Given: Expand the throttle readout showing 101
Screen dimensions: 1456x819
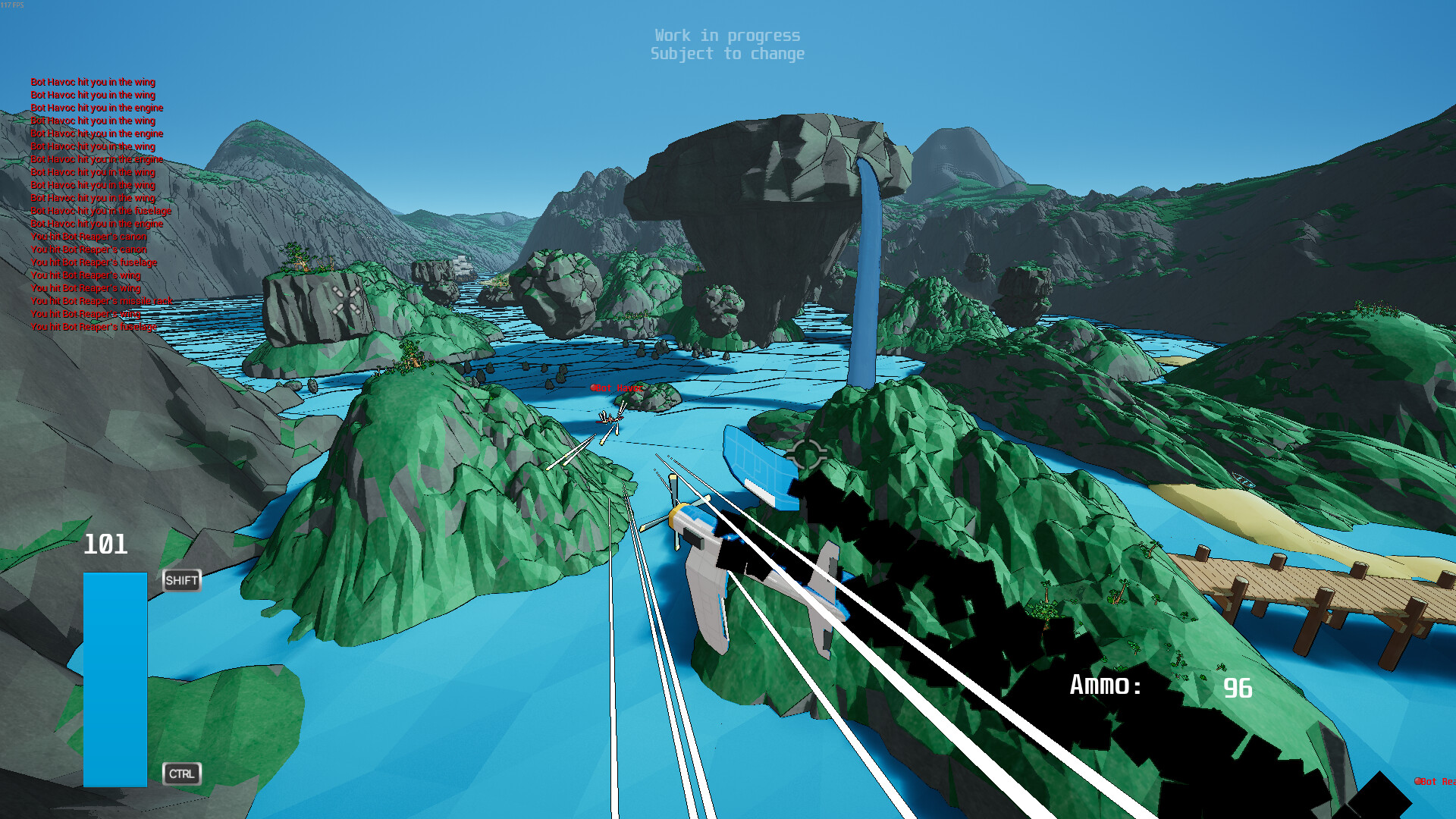Looking at the screenshot, I should 106,544.
